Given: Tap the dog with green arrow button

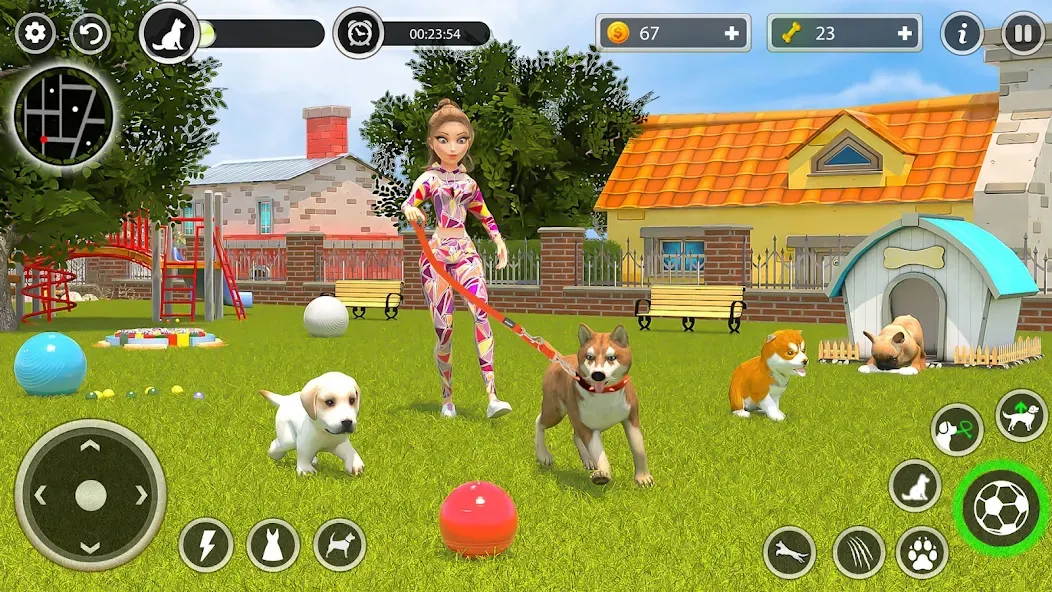Looking at the screenshot, I should 1021,416.
